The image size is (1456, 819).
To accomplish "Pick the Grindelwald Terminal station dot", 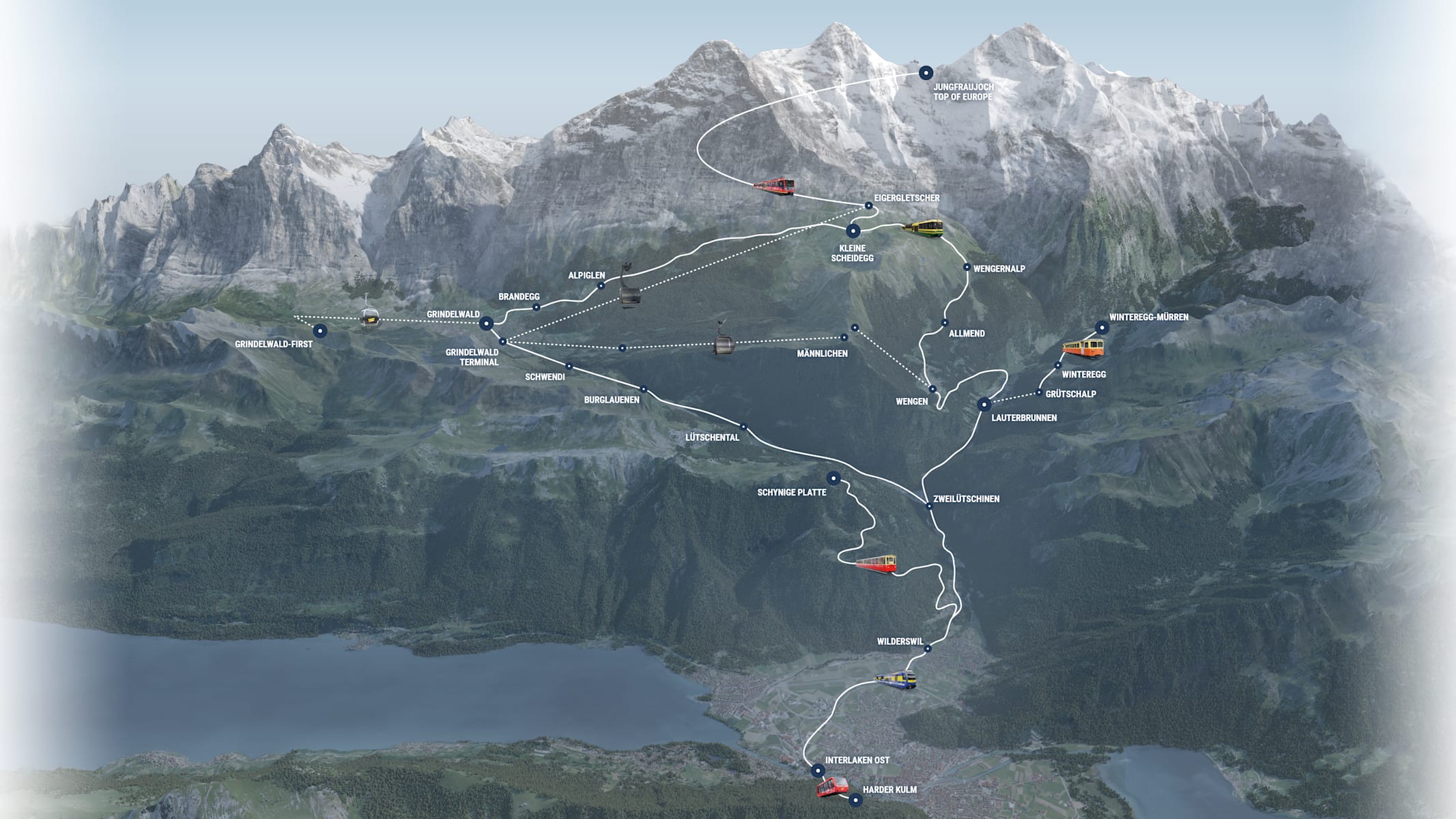I will pos(502,341).
